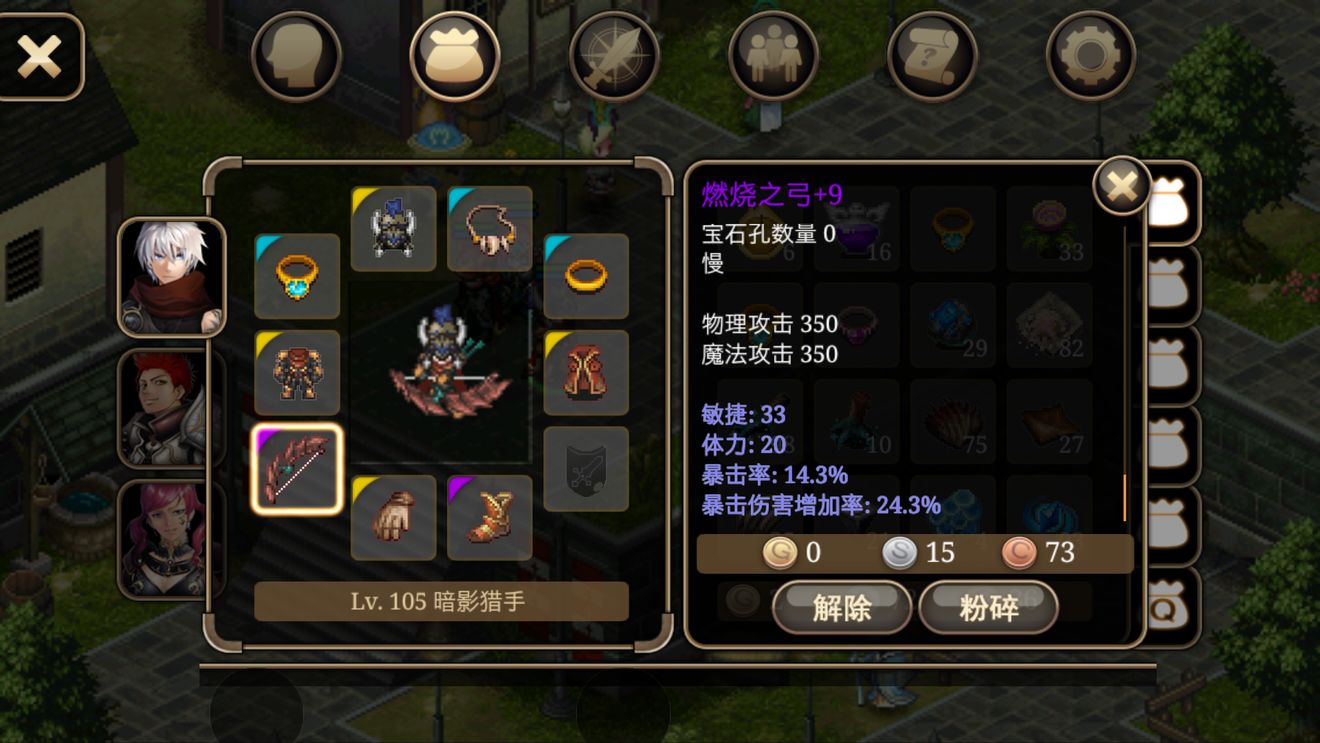Click the empty shield equipment slot

586,467
